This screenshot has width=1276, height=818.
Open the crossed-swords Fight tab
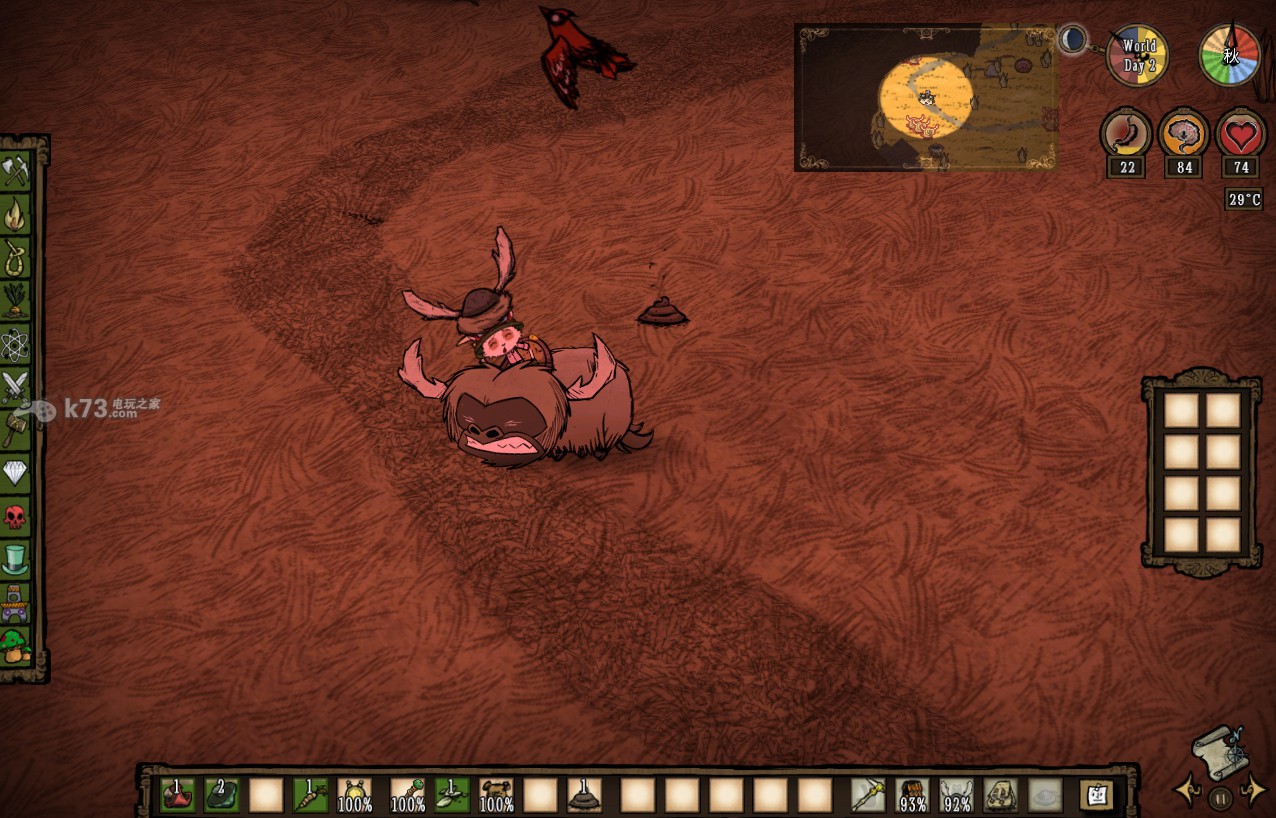pos(16,387)
